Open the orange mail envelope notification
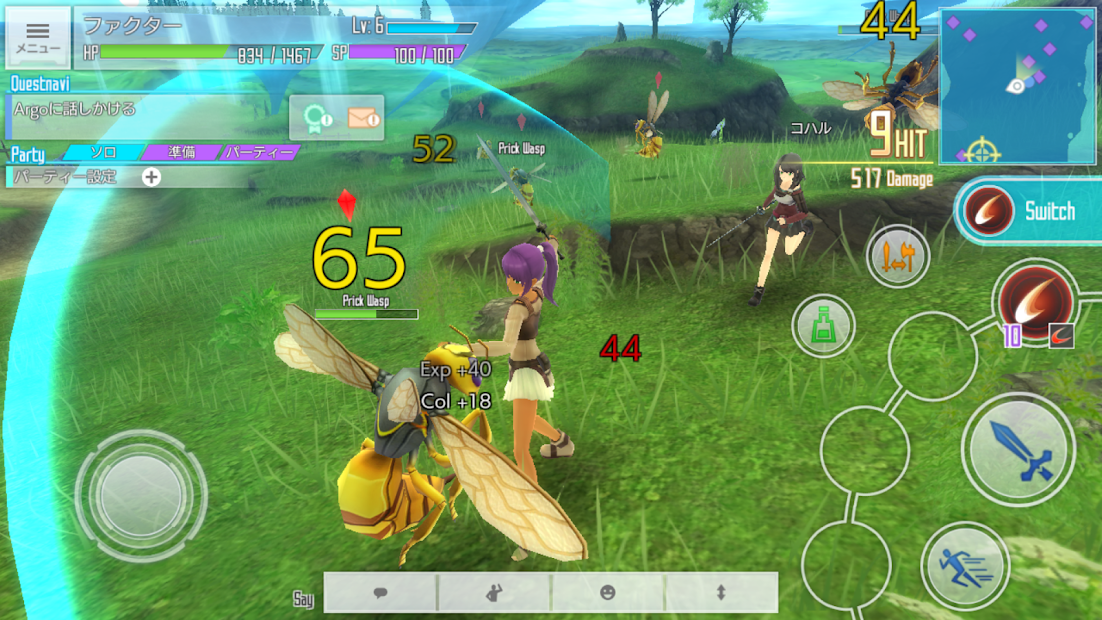Screen dimensions: 1102x620 point(362,119)
